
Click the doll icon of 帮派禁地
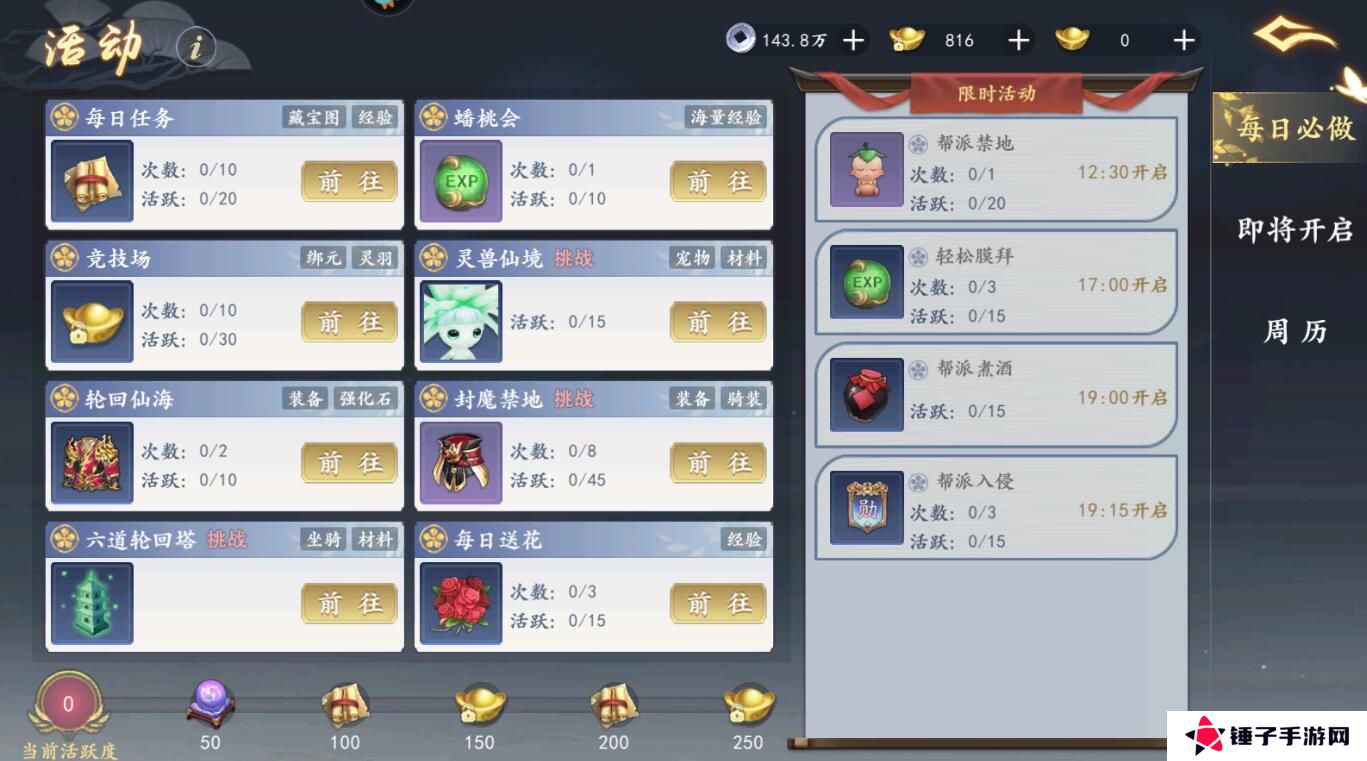(866, 168)
